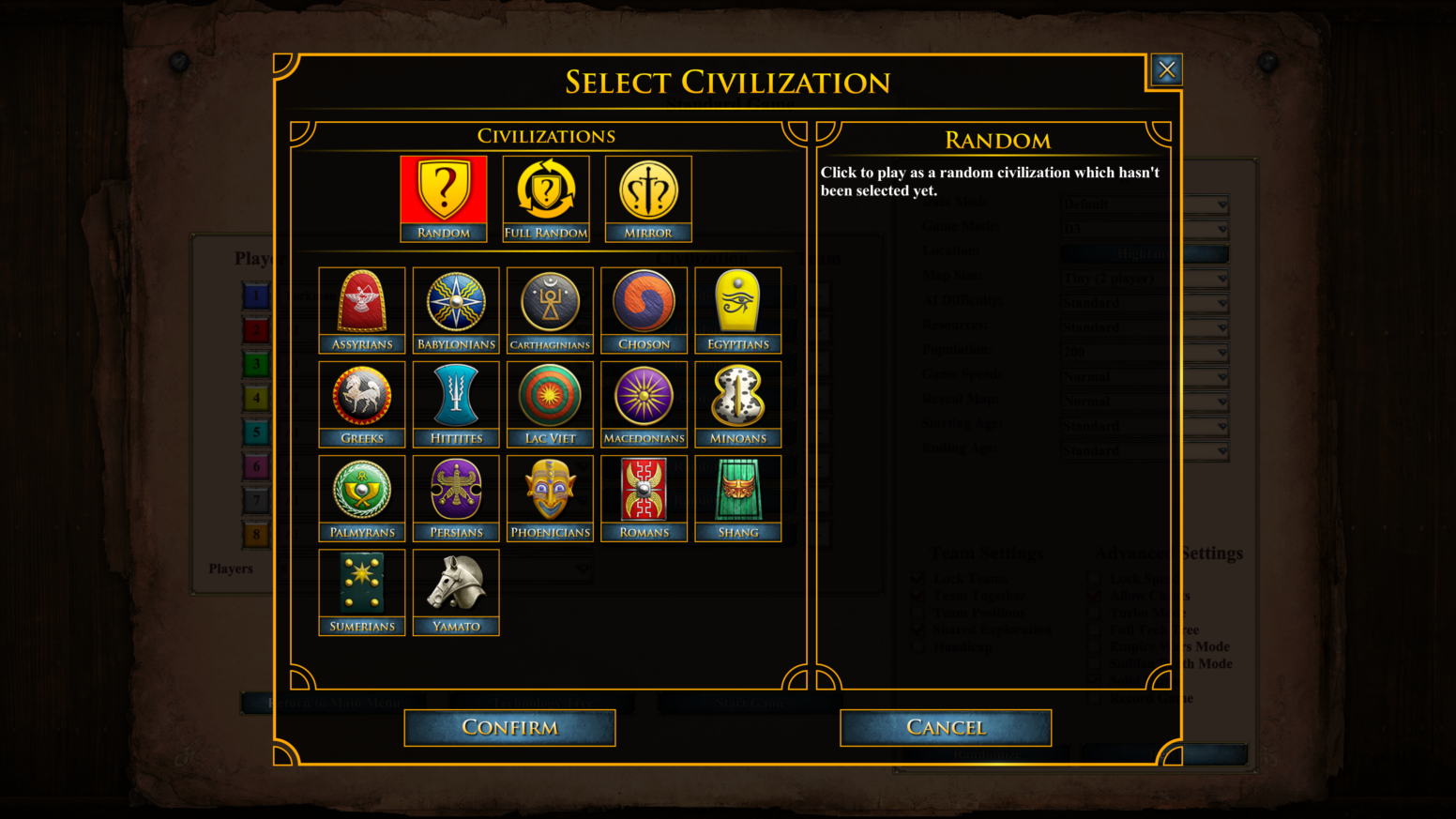This screenshot has width=1456, height=819.
Task: Select the Minoans civilization icon
Action: [x=737, y=396]
